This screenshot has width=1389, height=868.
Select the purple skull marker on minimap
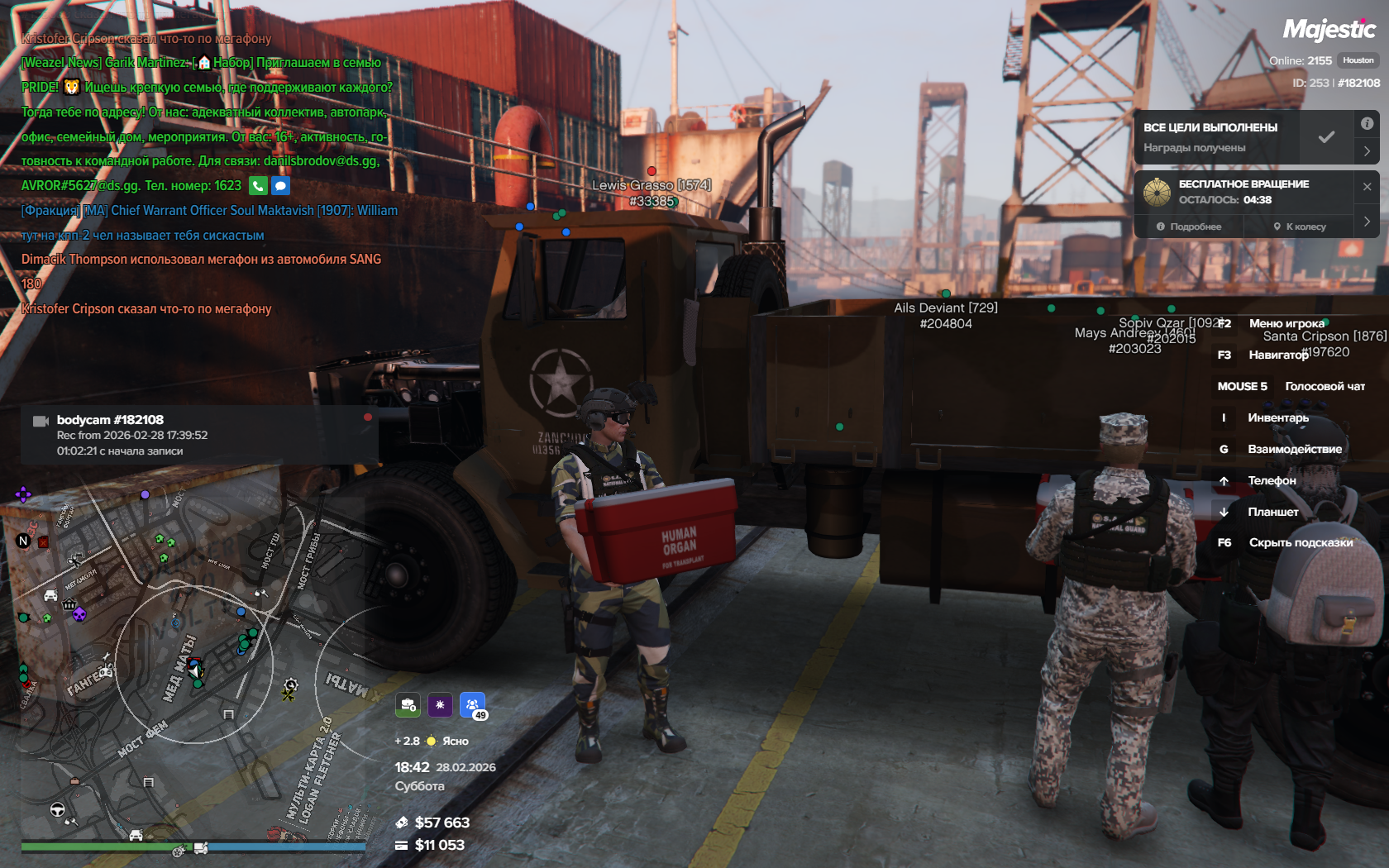pos(79,614)
